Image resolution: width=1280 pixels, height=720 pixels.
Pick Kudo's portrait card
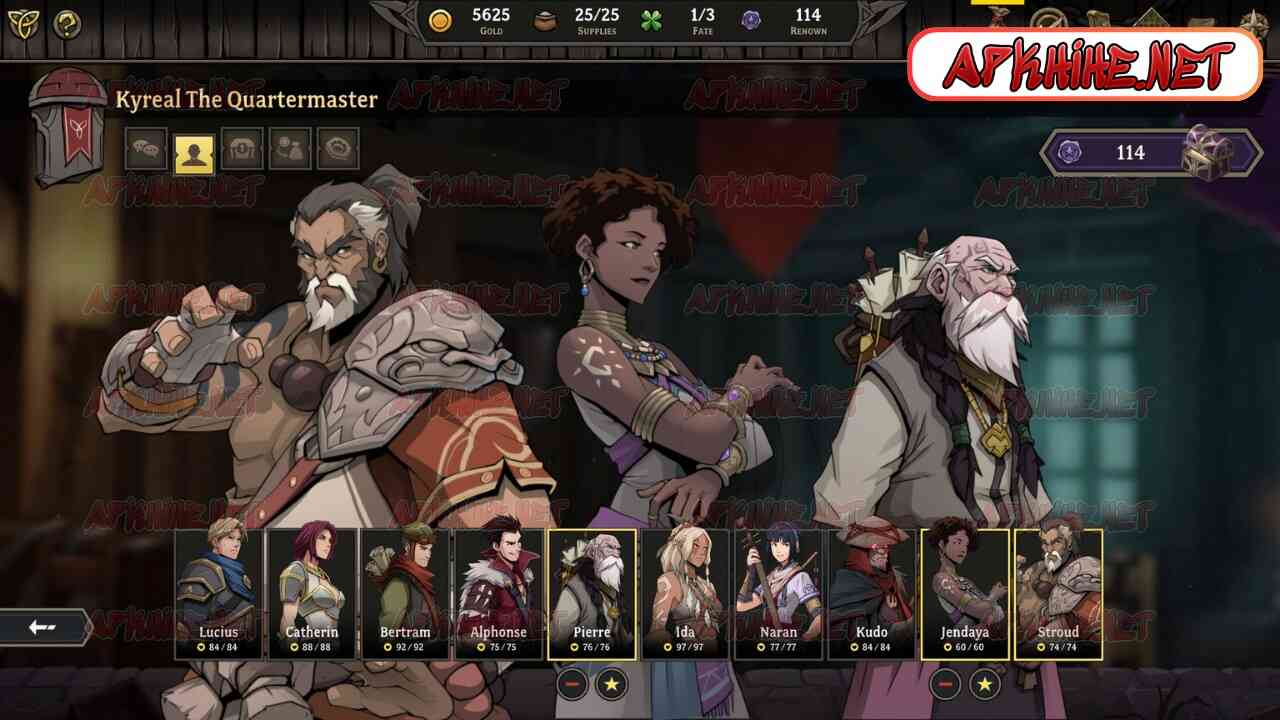click(872, 593)
